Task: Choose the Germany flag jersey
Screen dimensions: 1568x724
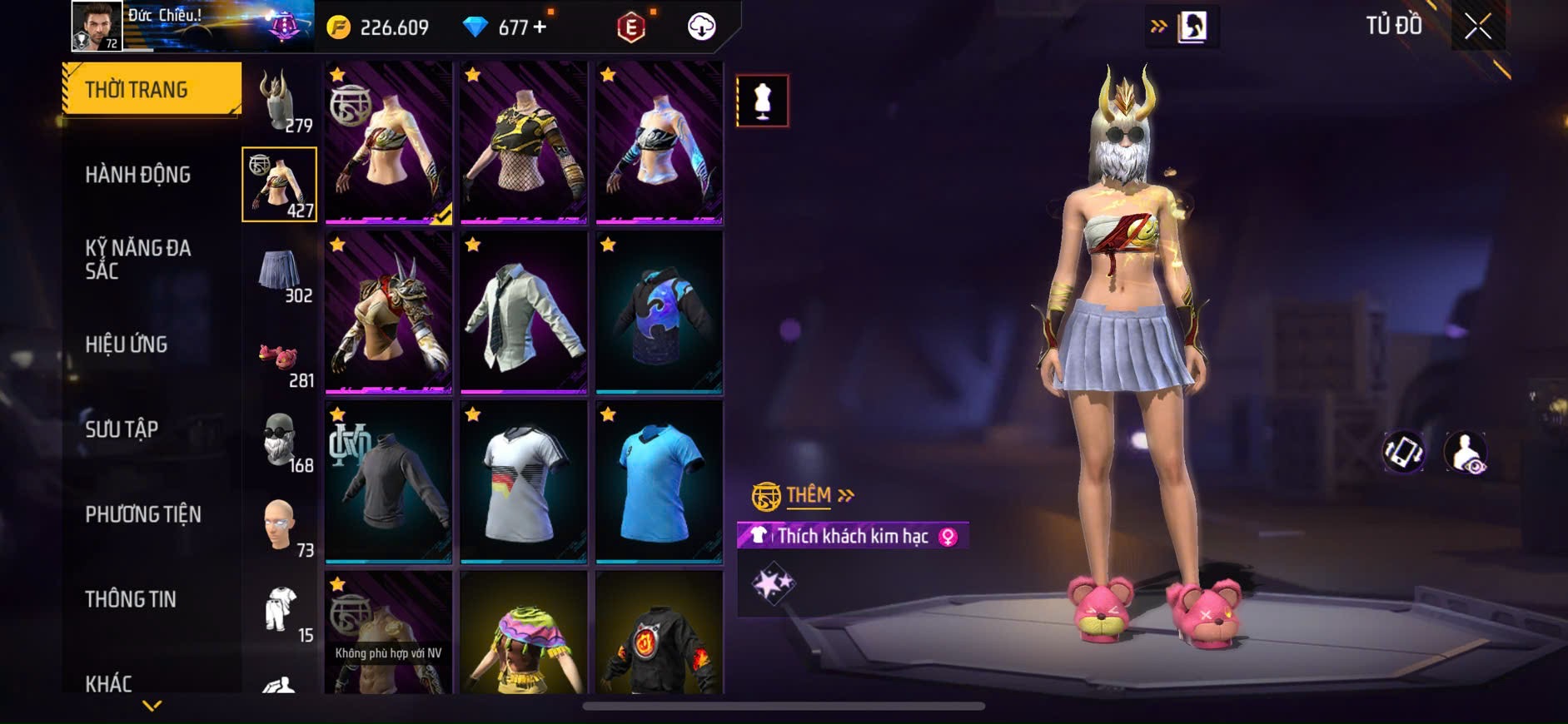Action: tap(524, 482)
